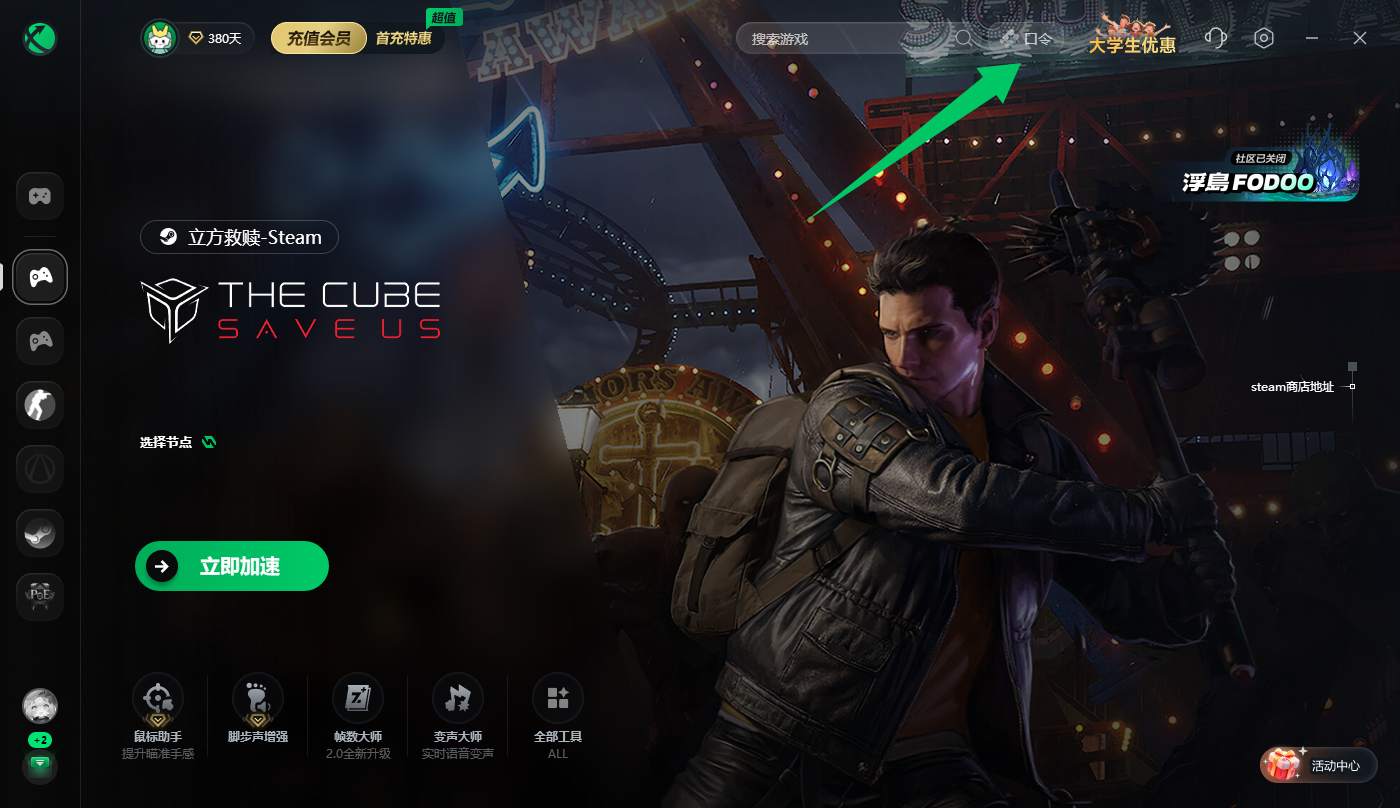Close the launcher window
The width and height of the screenshot is (1400, 808).
[1360, 38]
